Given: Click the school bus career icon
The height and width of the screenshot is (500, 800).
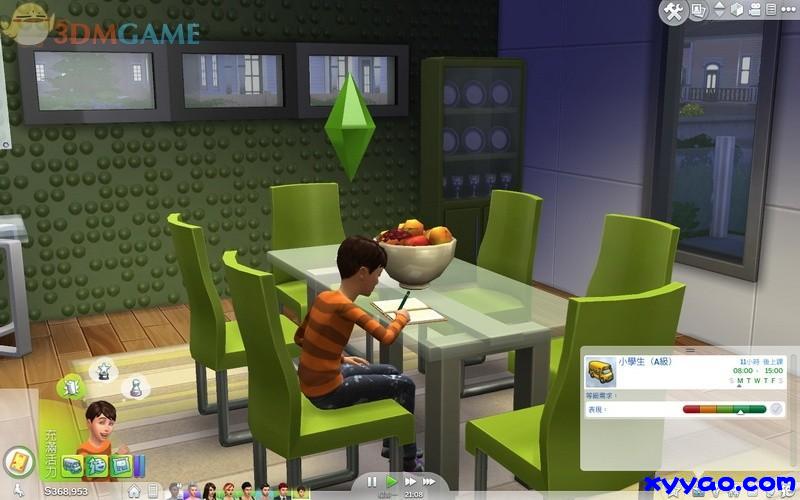Looking at the screenshot, I should [601, 372].
